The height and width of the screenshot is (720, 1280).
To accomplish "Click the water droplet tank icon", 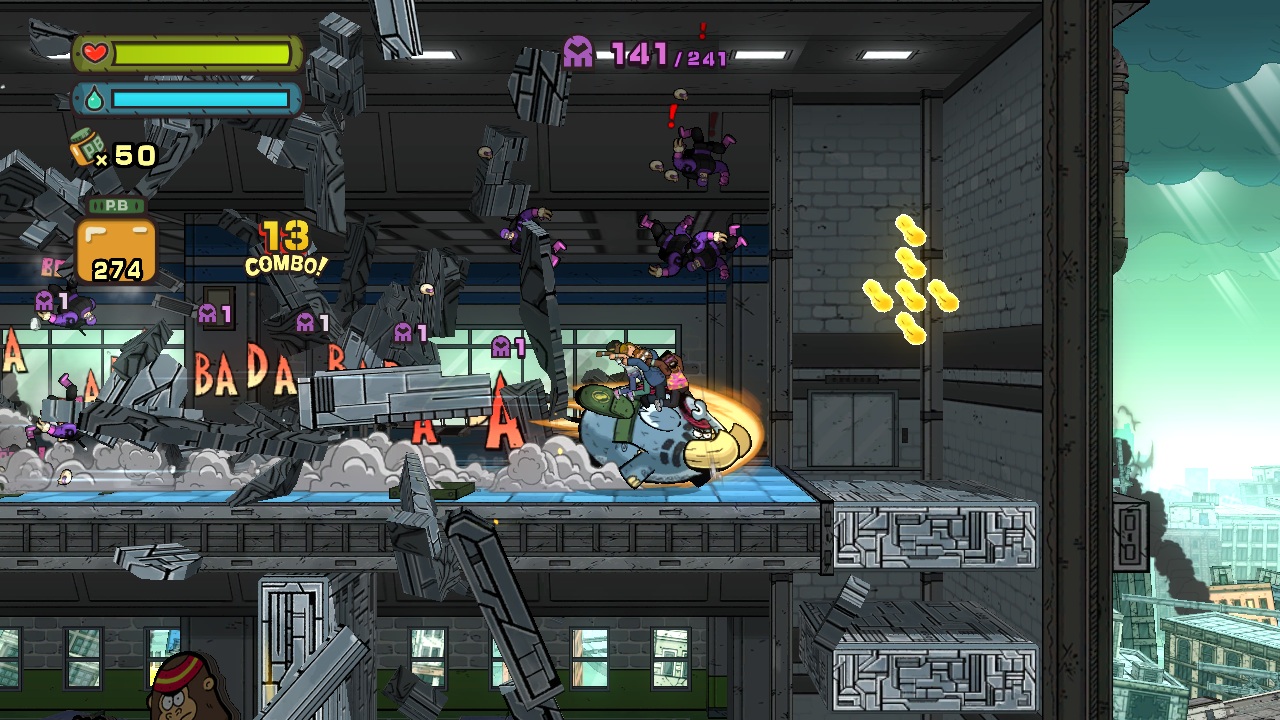I will pos(92,99).
